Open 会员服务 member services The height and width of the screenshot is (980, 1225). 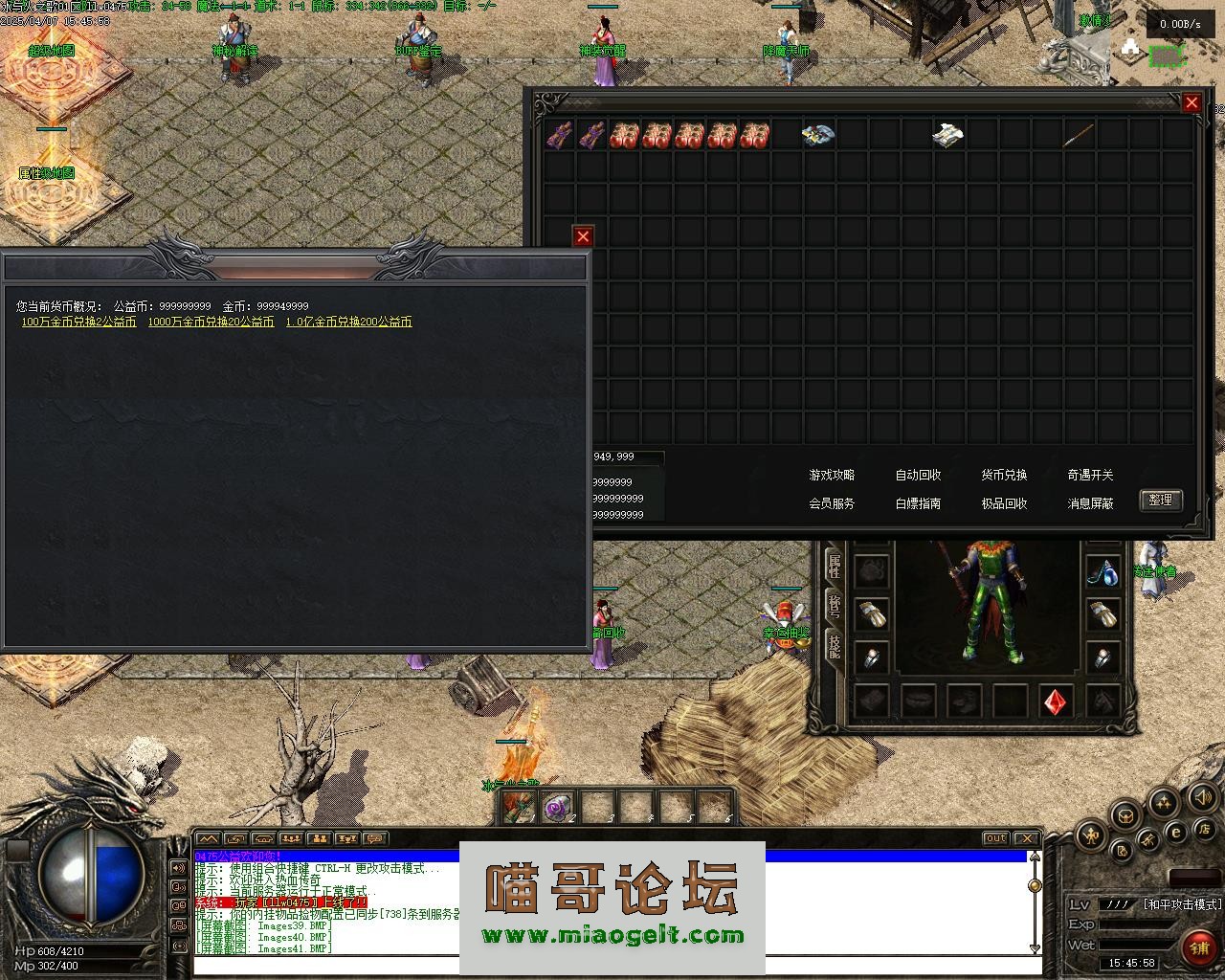click(832, 503)
